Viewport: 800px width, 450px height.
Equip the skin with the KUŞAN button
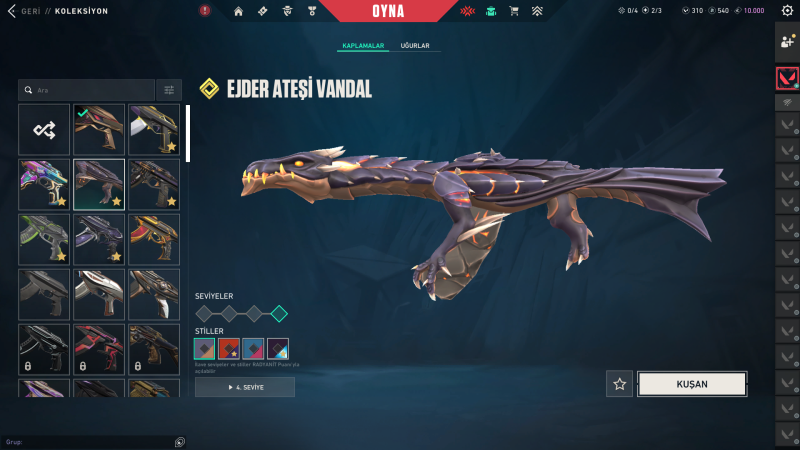pyautogui.click(x=692, y=383)
